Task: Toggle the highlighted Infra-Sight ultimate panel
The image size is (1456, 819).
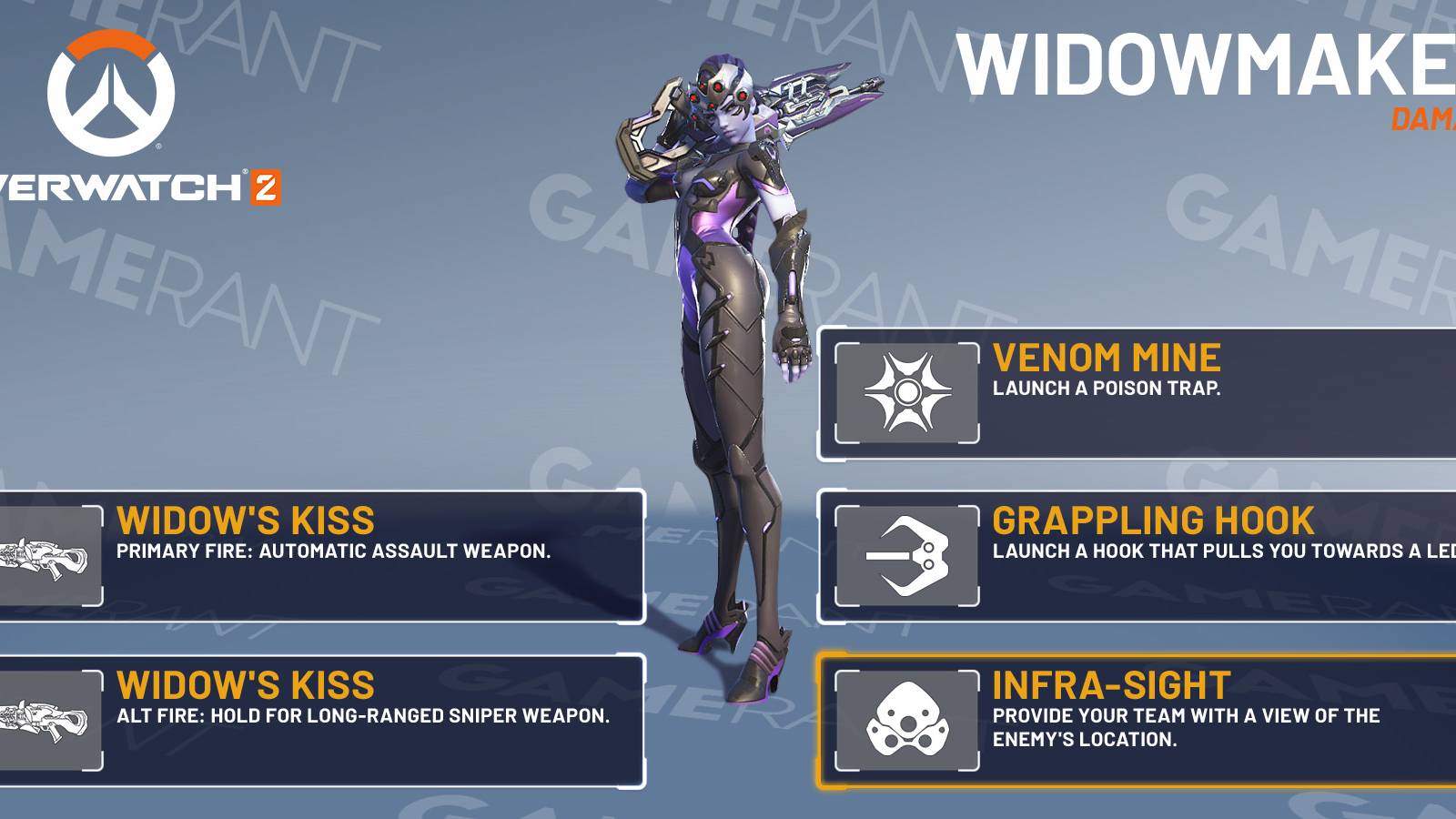Action: pyautogui.click(x=1137, y=719)
